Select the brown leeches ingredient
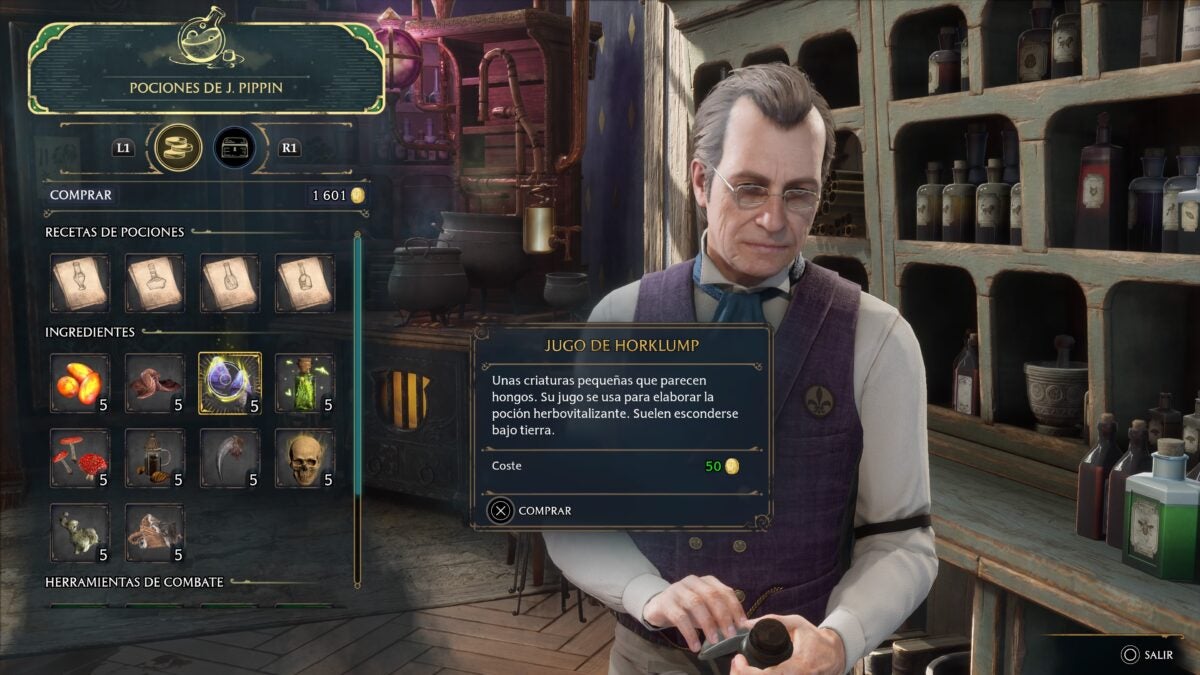The image size is (1200, 675). (155, 383)
